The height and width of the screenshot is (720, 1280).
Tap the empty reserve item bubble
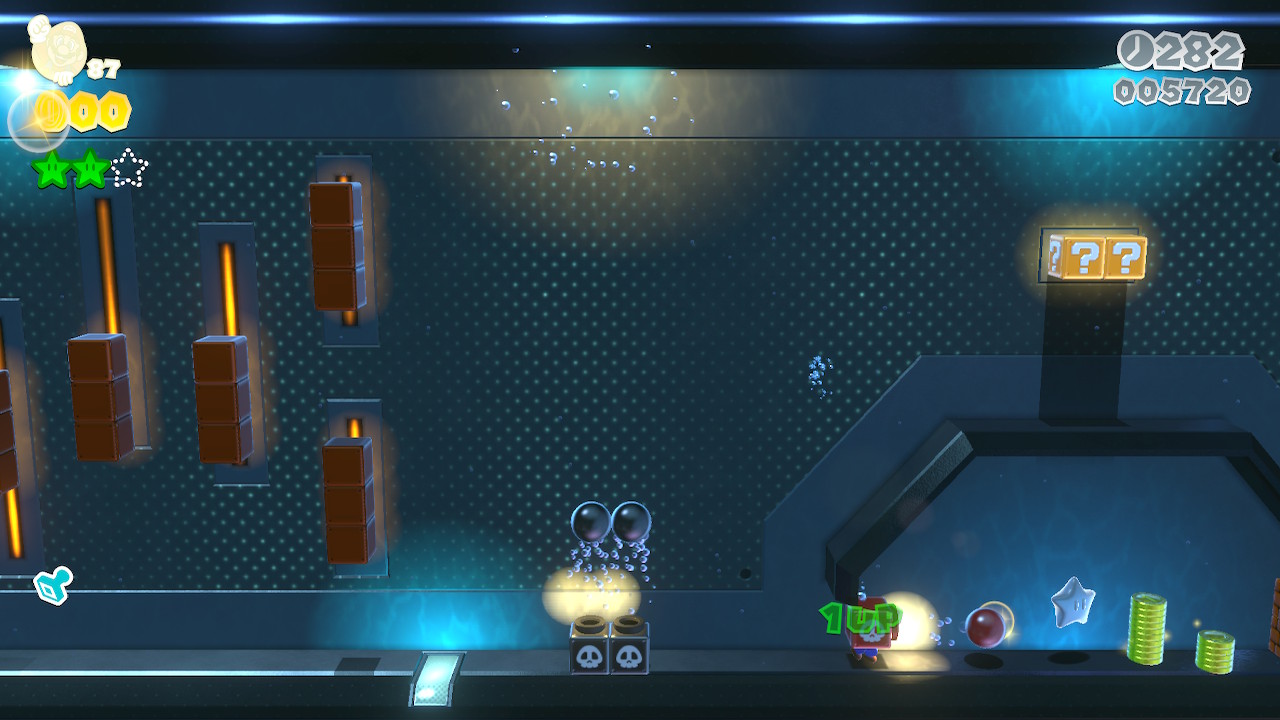tap(36, 121)
